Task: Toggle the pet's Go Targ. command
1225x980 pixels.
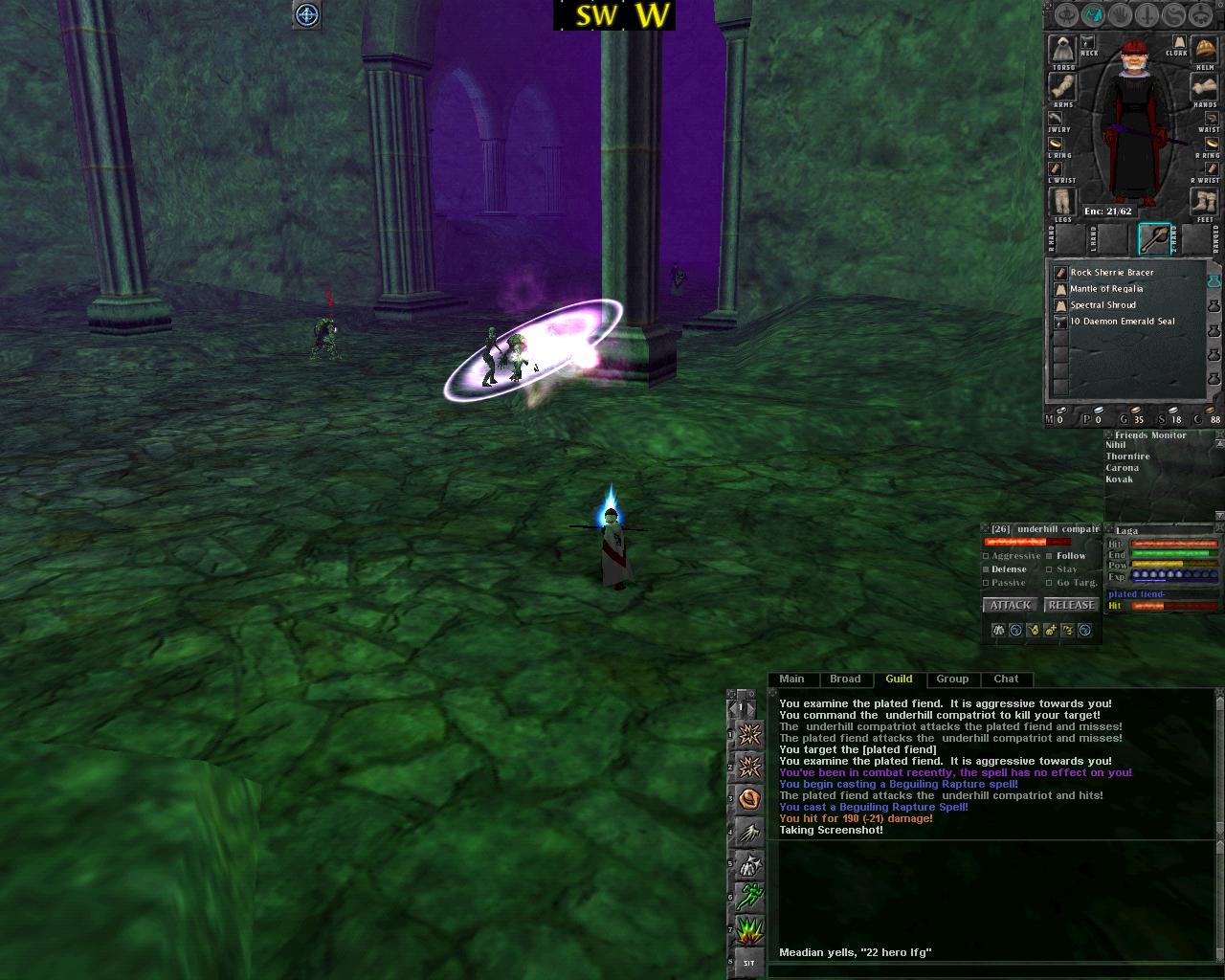Action: pos(1050,583)
